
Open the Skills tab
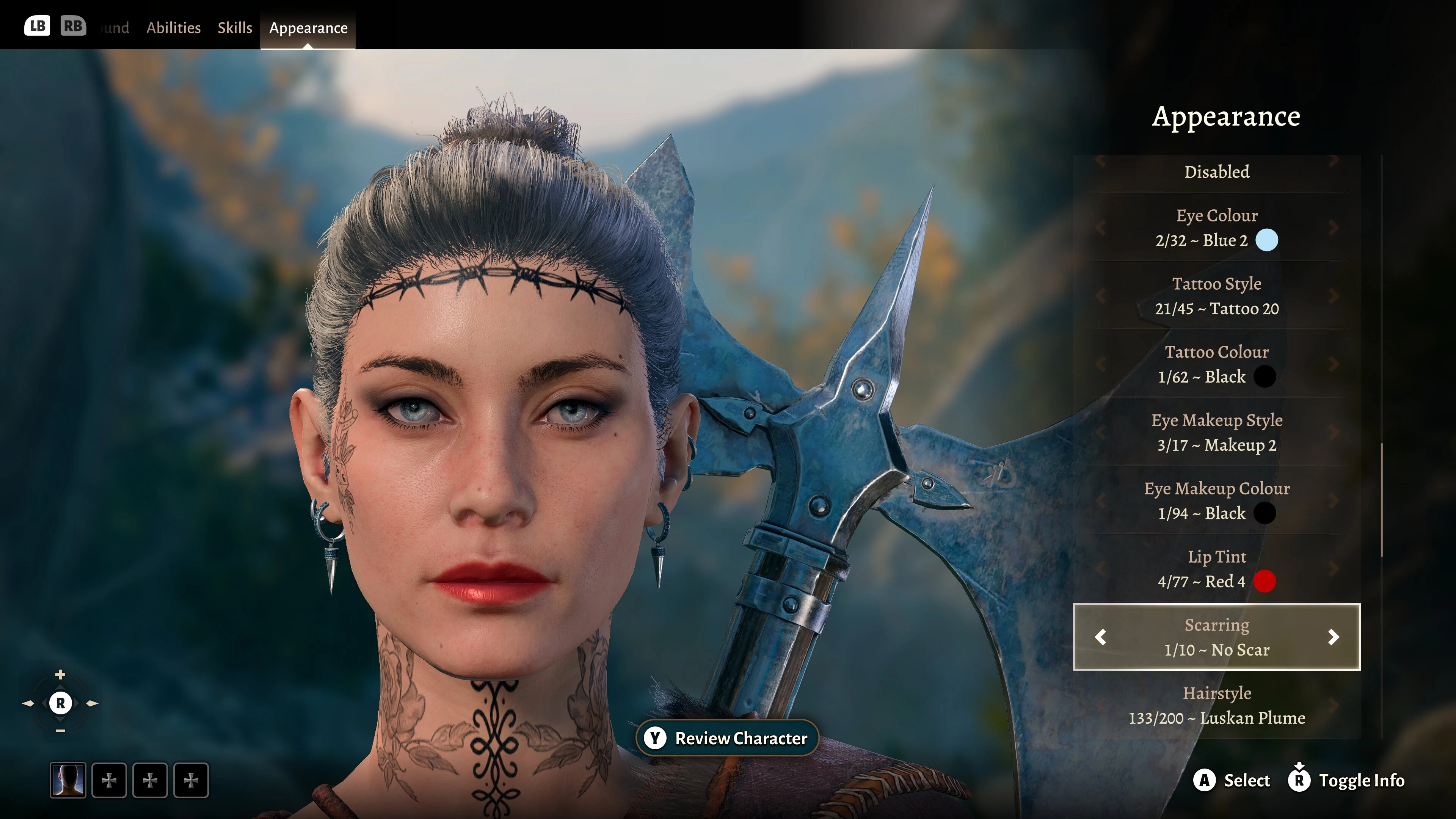tap(235, 28)
